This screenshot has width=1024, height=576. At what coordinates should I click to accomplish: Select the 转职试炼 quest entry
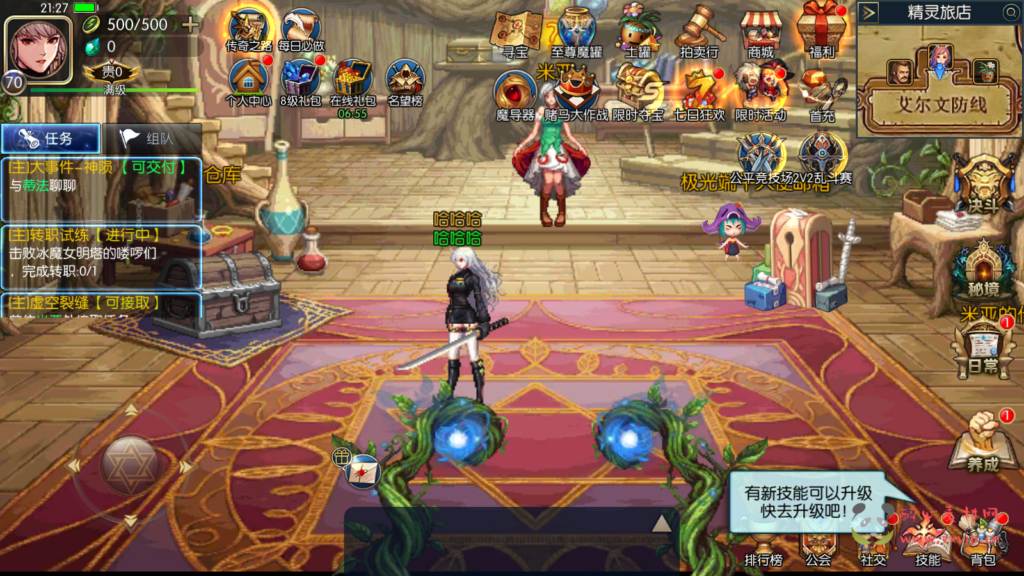[x=100, y=256]
